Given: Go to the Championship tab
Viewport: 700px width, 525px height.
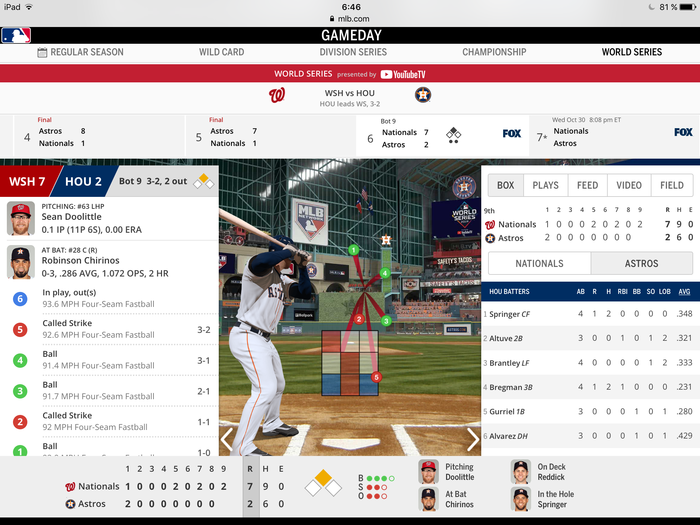Looking at the screenshot, I should tap(494, 52).
